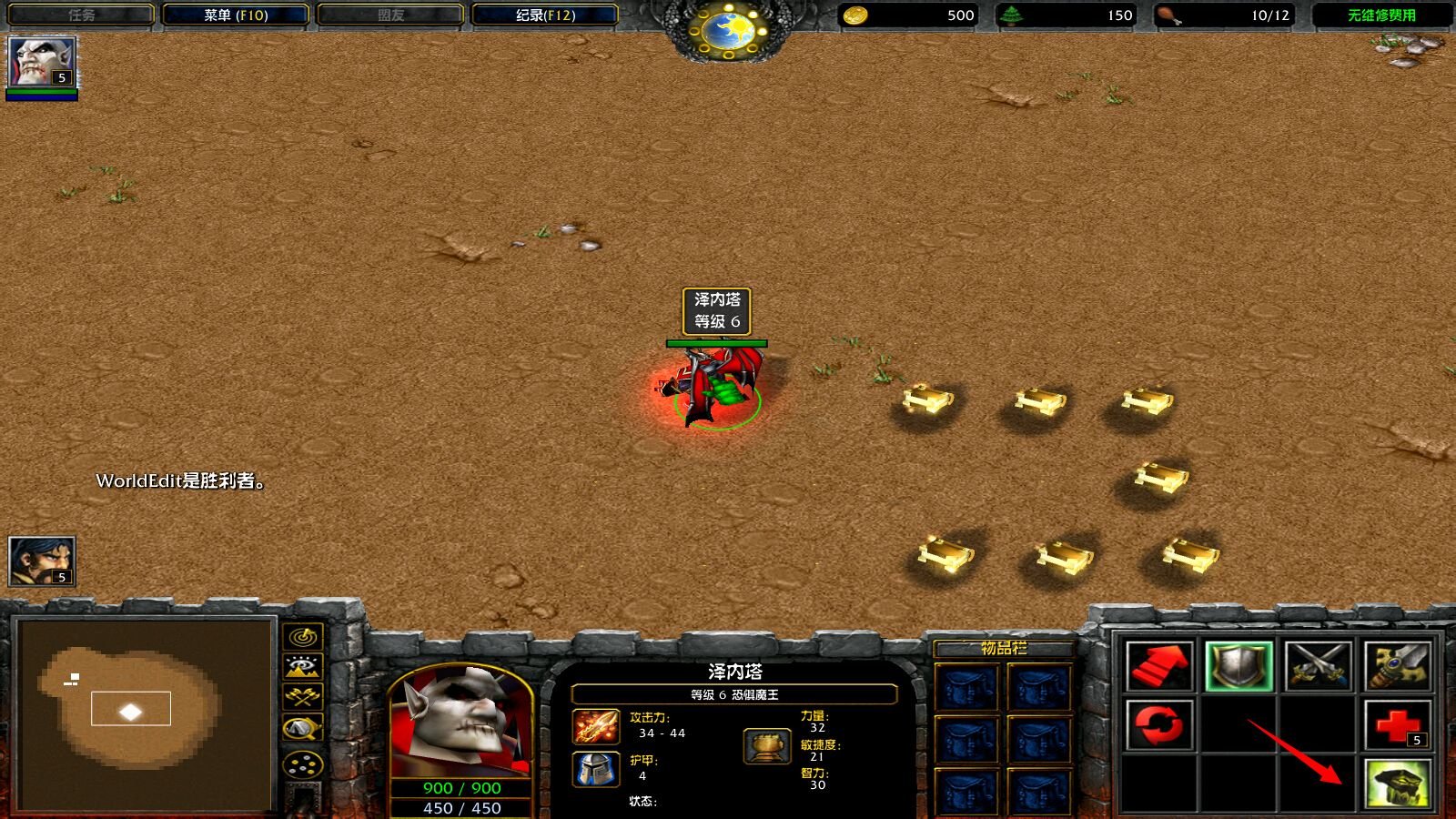This screenshot has height=819, width=1456.
Task: Select the Dreadlord hero icon at top-left
Action: click(41, 62)
